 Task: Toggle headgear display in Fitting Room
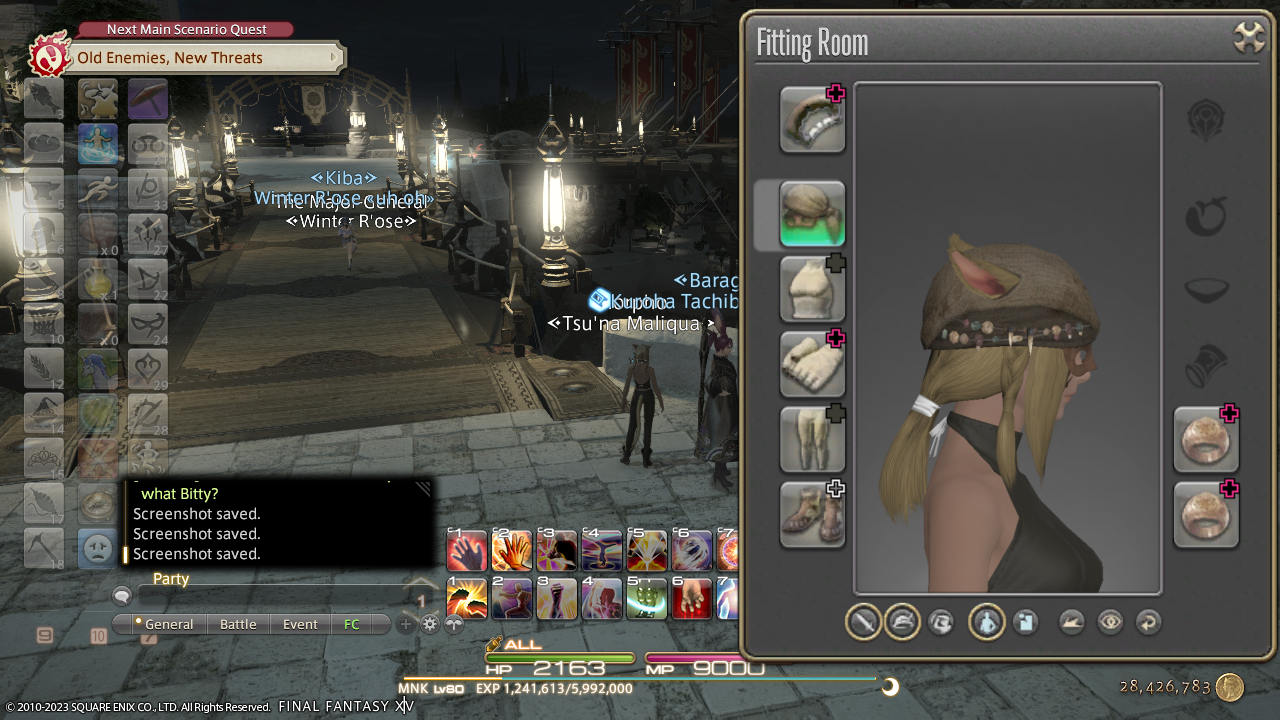(902, 622)
